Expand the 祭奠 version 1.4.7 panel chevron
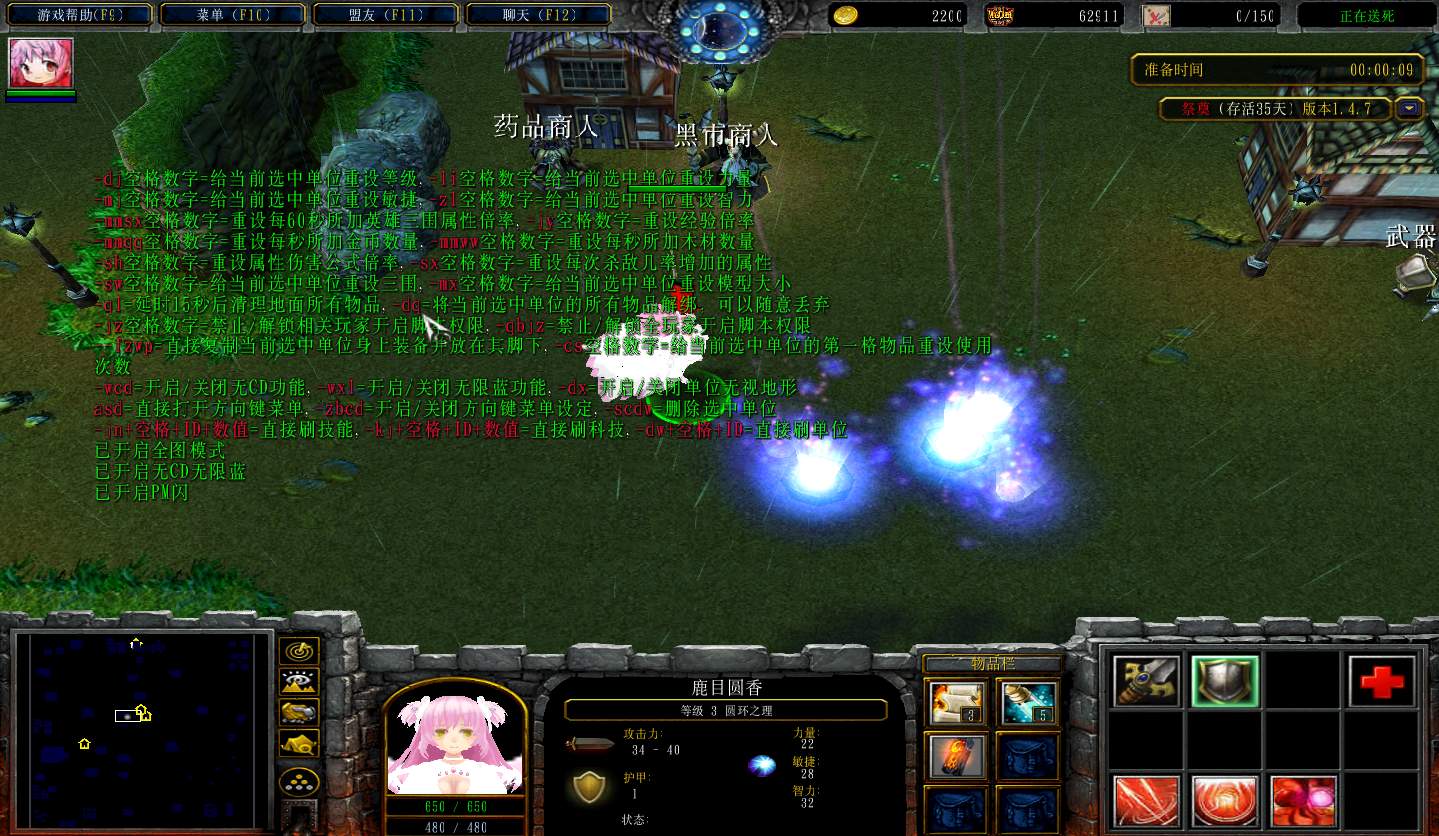Screen dimensions: 1439x836 (1408, 108)
